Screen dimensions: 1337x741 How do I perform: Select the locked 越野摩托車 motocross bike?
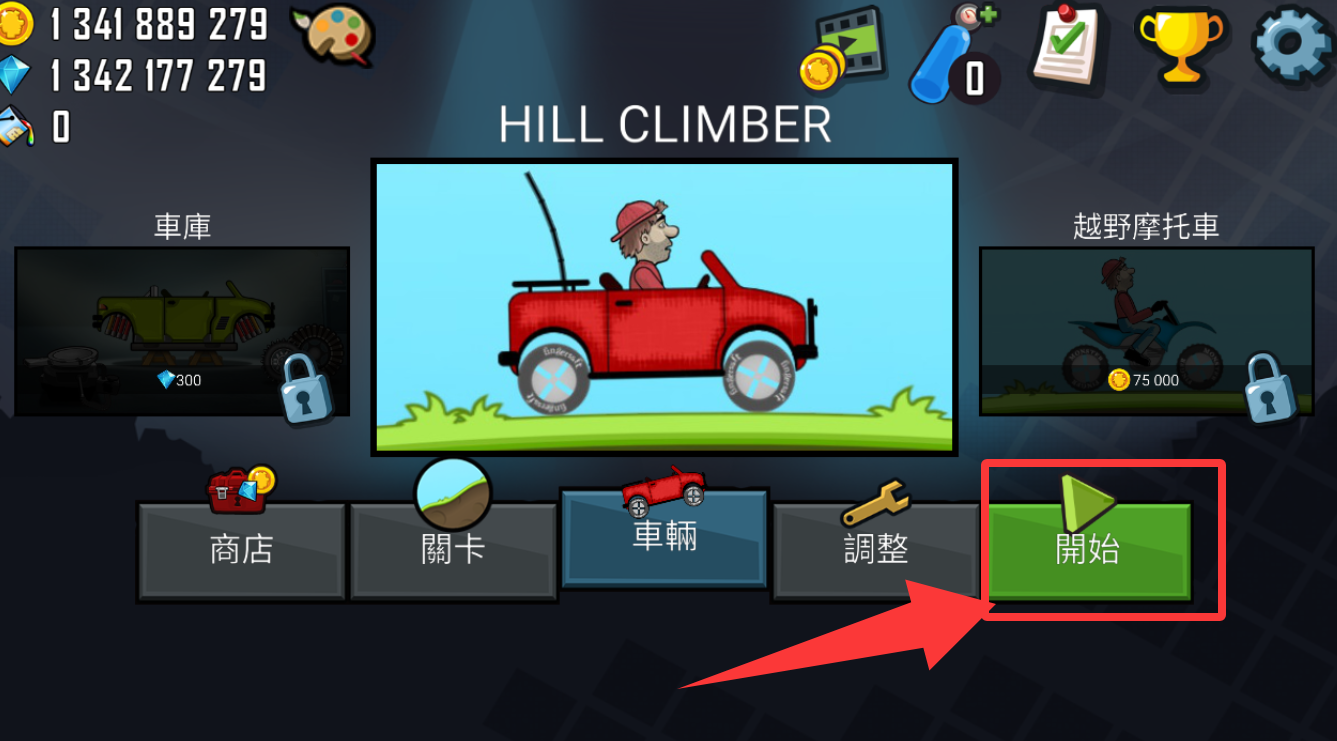click(x=1145, y=331)
